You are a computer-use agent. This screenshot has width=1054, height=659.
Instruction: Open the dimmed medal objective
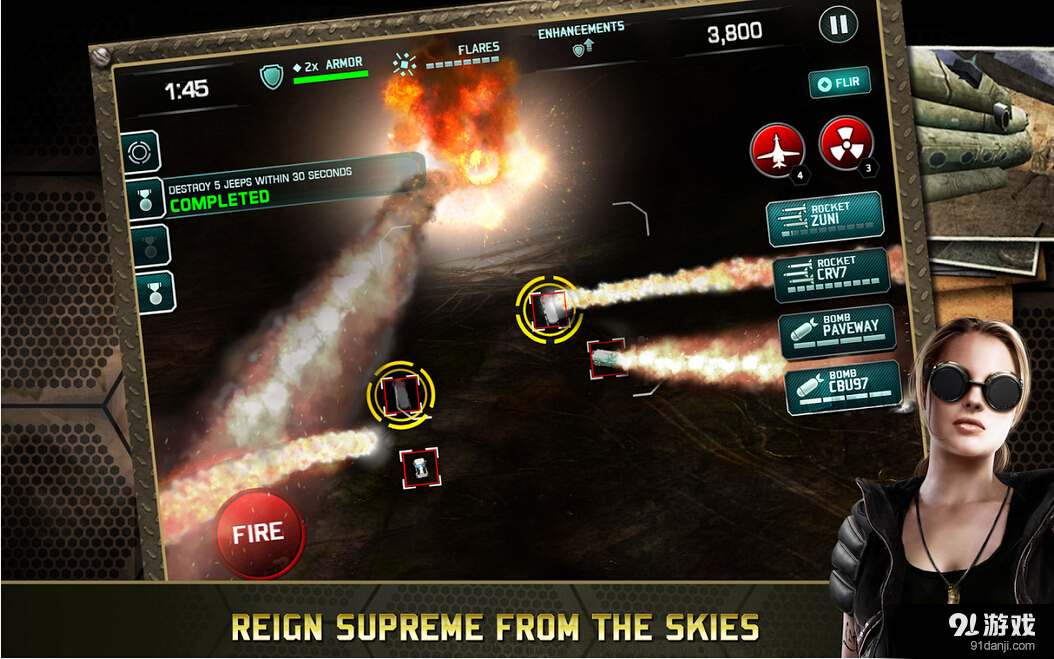(150, 246)
